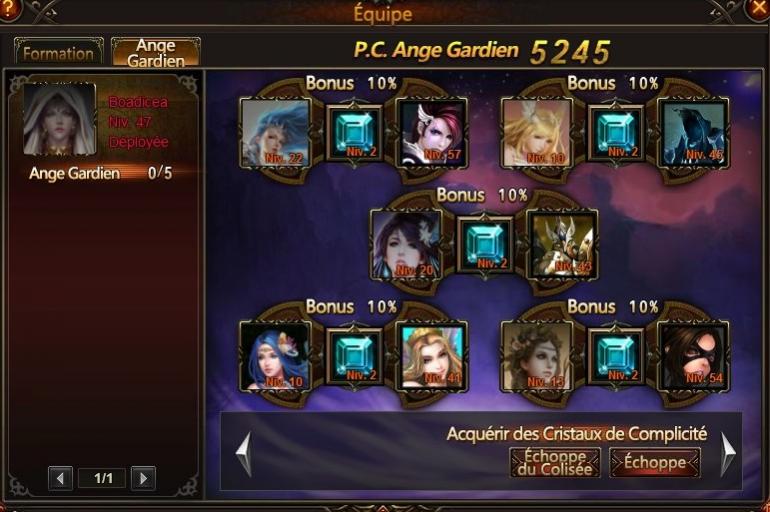Select Boadicea angel portrait
The height and width of the screenshot is (512, 770).
tap(59, 120)
